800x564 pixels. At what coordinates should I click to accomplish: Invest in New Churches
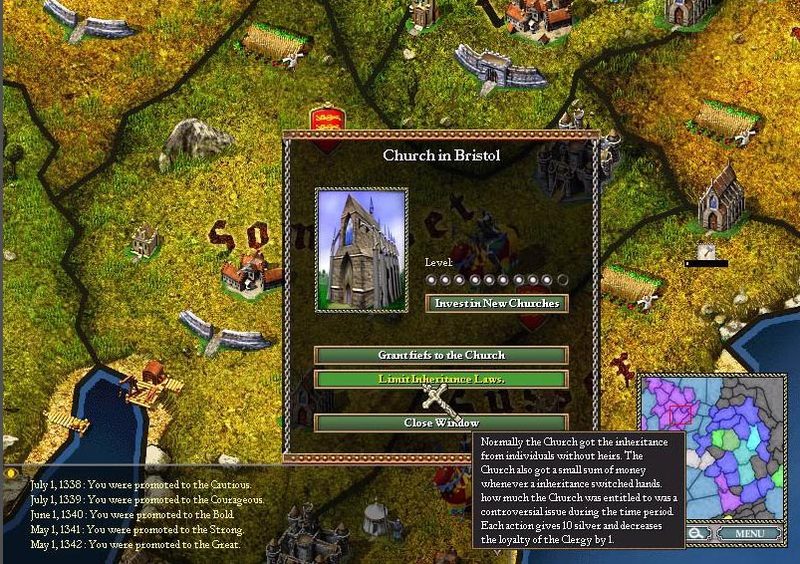pyautogui.click(x=497, y=303)
